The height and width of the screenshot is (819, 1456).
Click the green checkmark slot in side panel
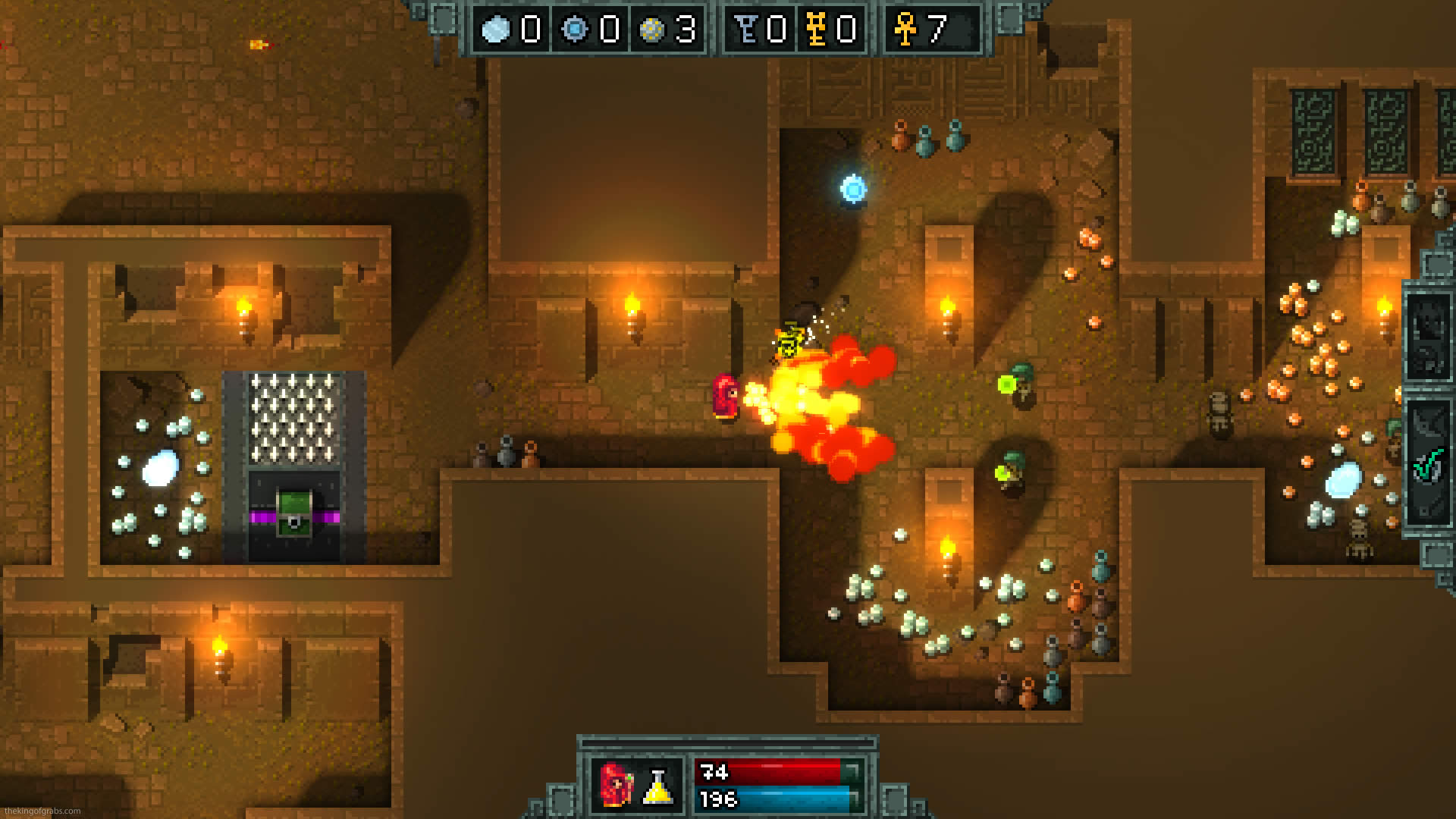[1428, 463]
